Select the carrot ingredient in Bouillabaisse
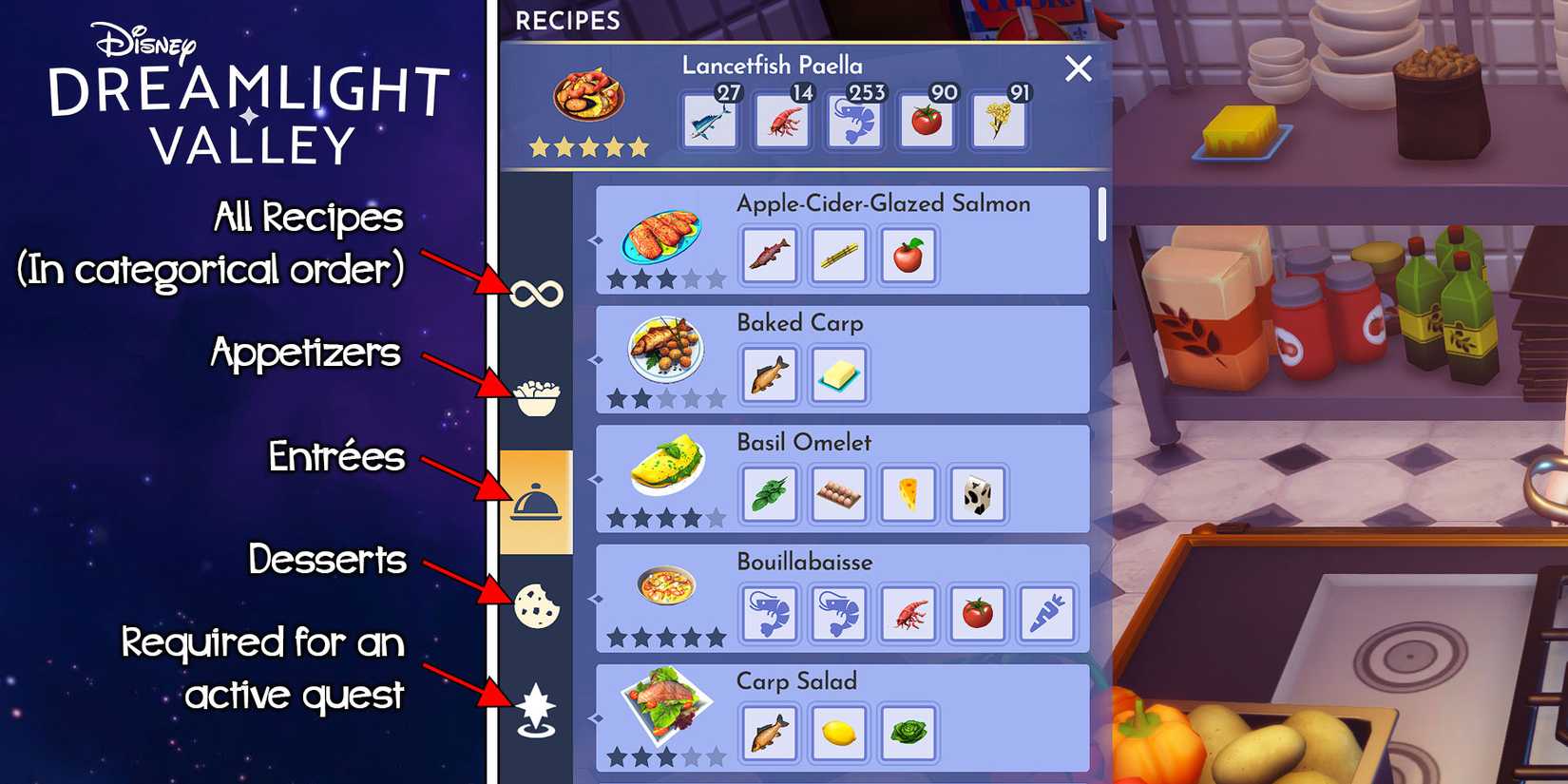Viewport: 1568px width, 784px height. tap(1048, 614)
